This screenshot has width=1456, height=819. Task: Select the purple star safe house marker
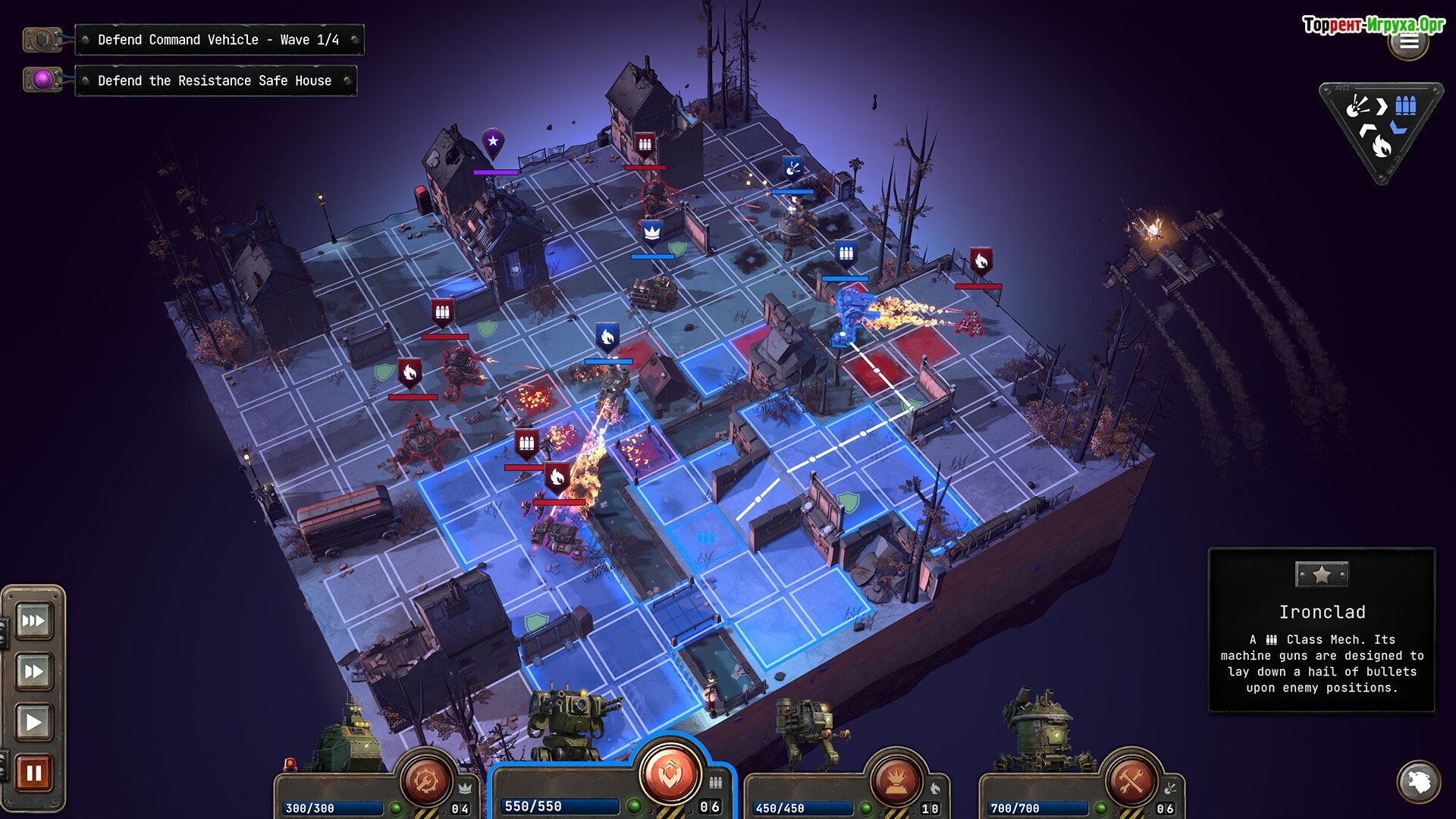[493, 142]
